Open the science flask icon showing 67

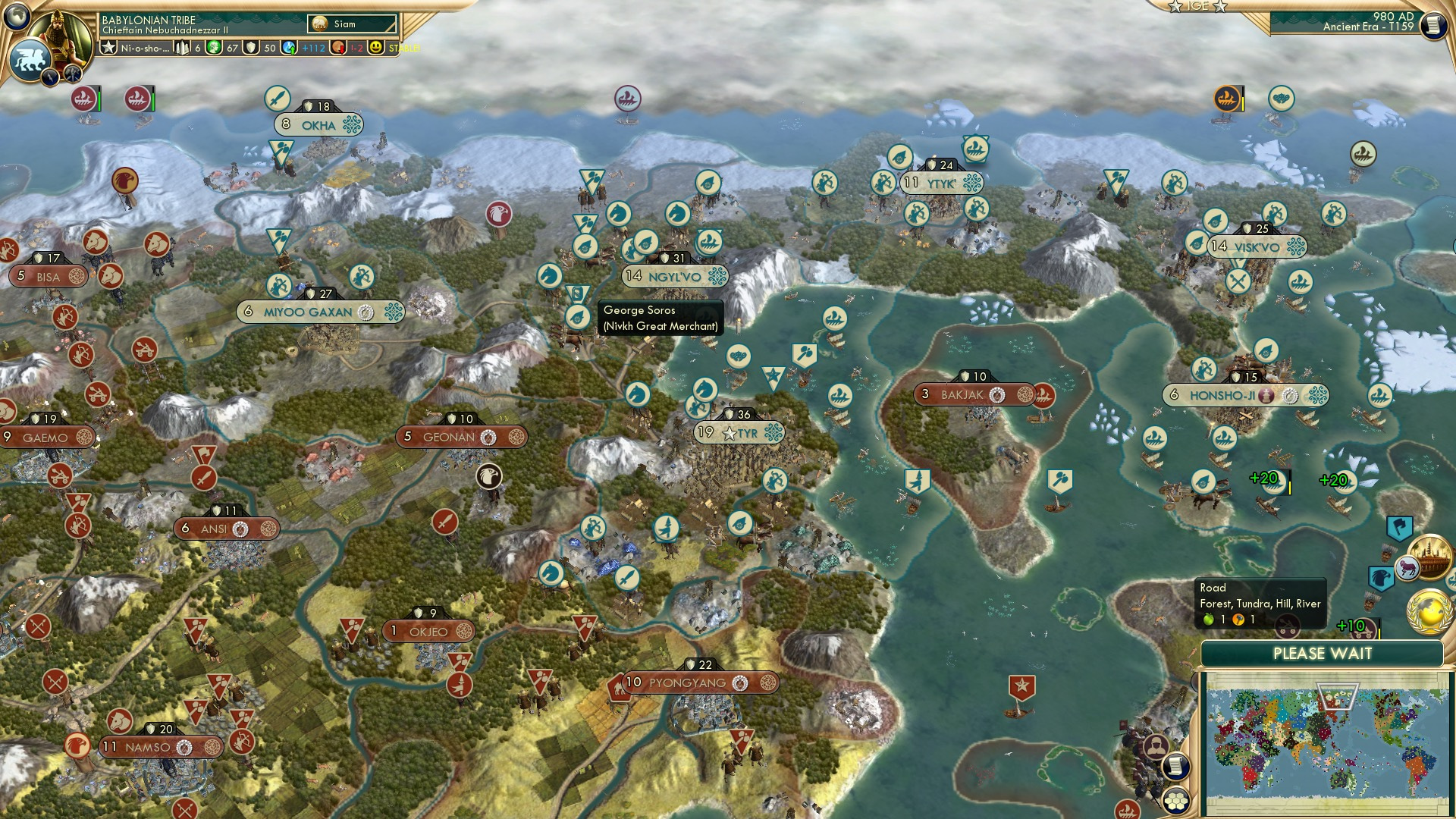click(212, 48)
